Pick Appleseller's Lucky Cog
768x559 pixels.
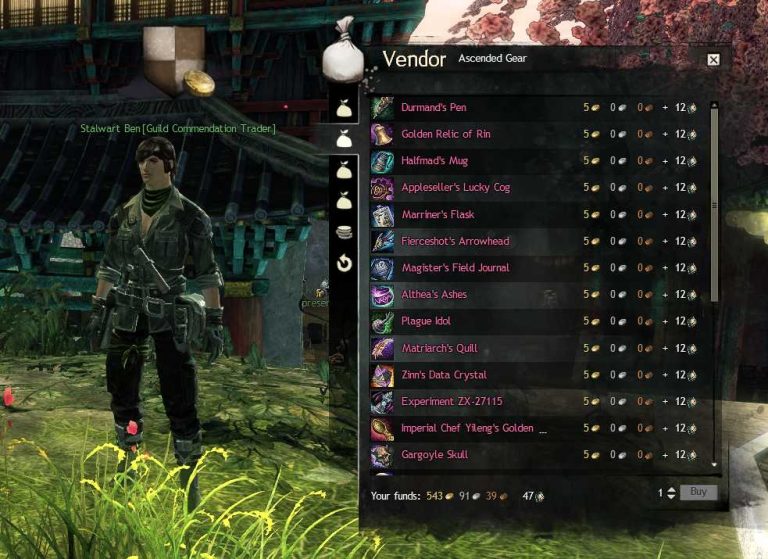[x=455, y=188]
